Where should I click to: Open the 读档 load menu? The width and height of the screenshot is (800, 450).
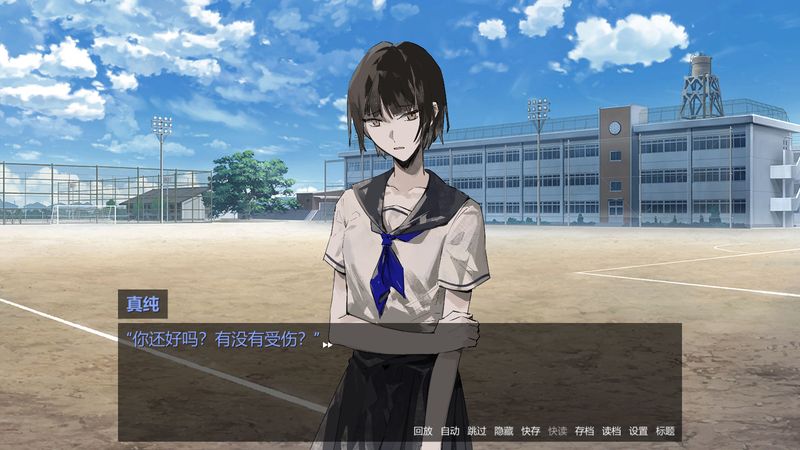tap(611, 431)
